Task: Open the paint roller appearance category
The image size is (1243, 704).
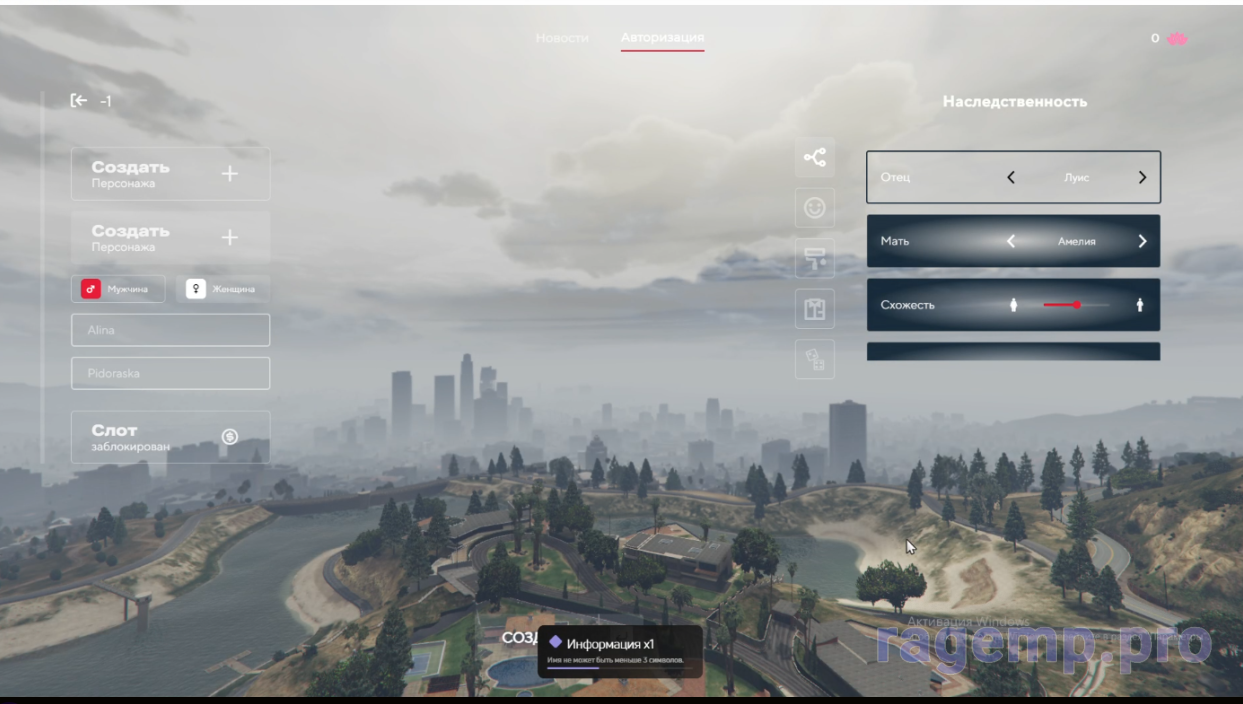Action: [x=815, y=259]
